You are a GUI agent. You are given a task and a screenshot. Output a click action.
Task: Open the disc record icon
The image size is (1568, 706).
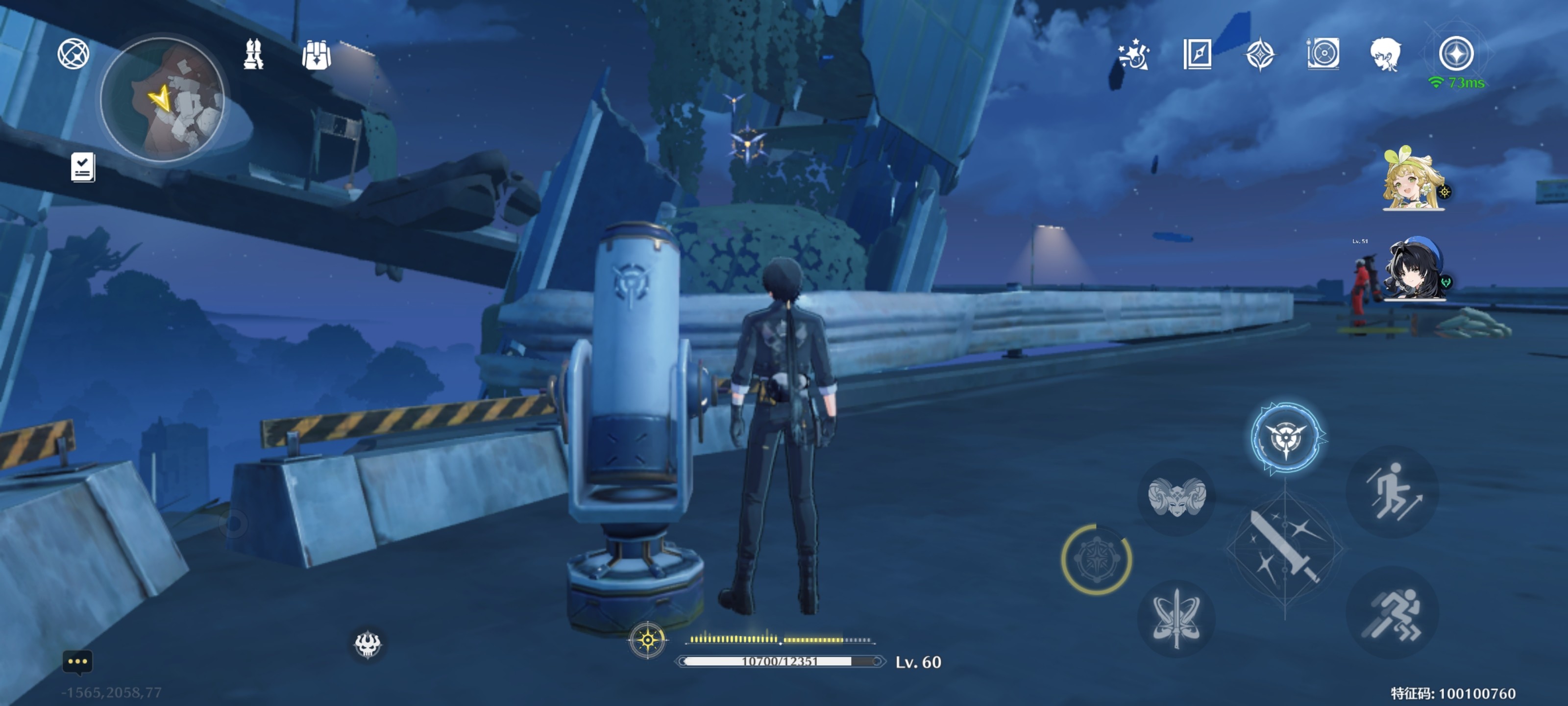coord(1323,53)
